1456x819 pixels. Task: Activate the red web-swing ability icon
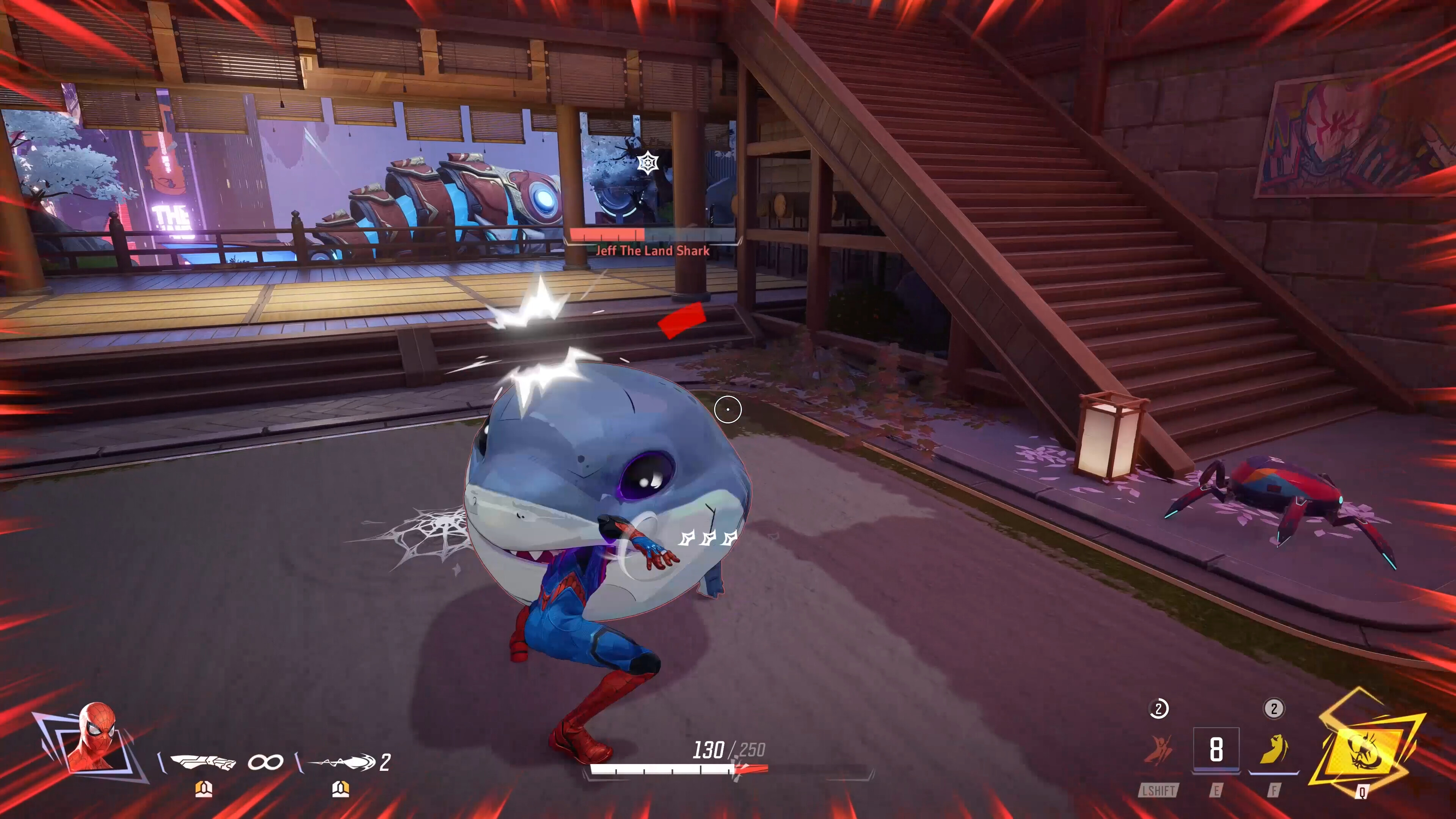point(1158,751)
